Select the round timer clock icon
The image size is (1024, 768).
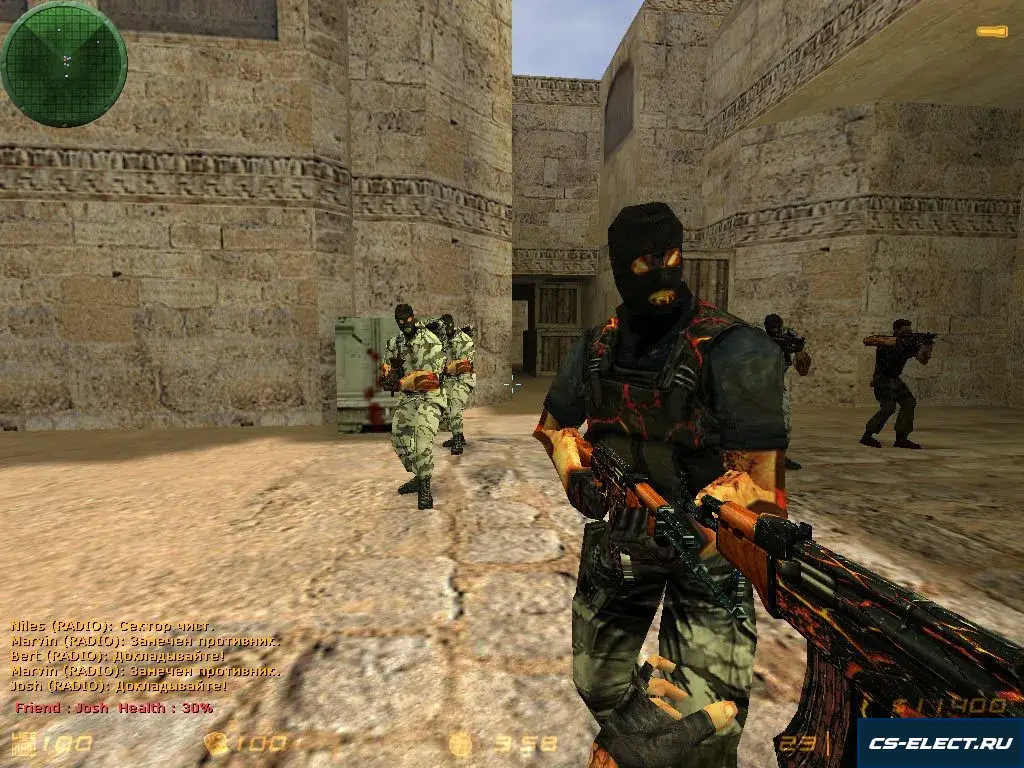[460, 743]
